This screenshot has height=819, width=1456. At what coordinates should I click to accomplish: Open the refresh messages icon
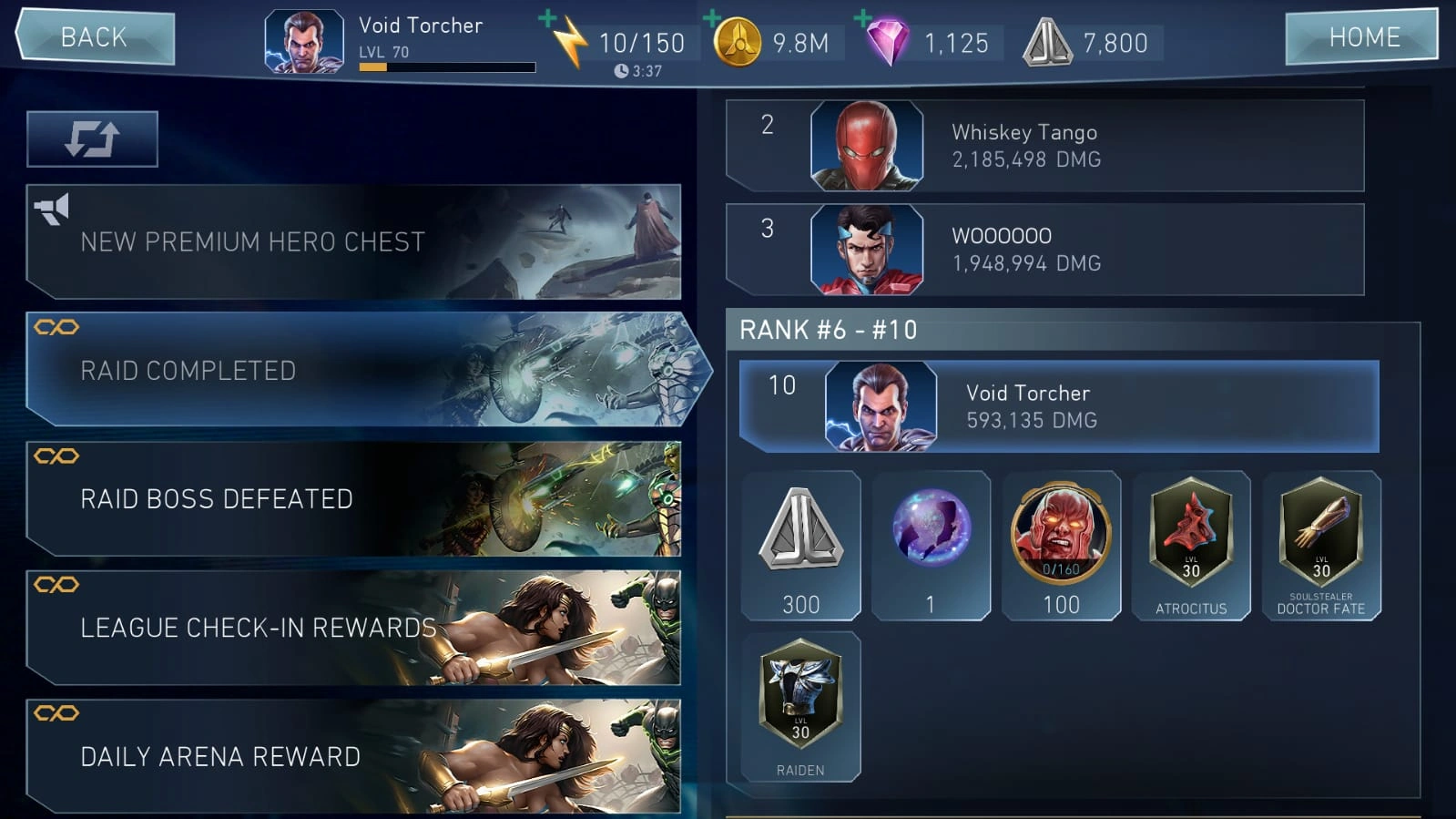(92, 138)
